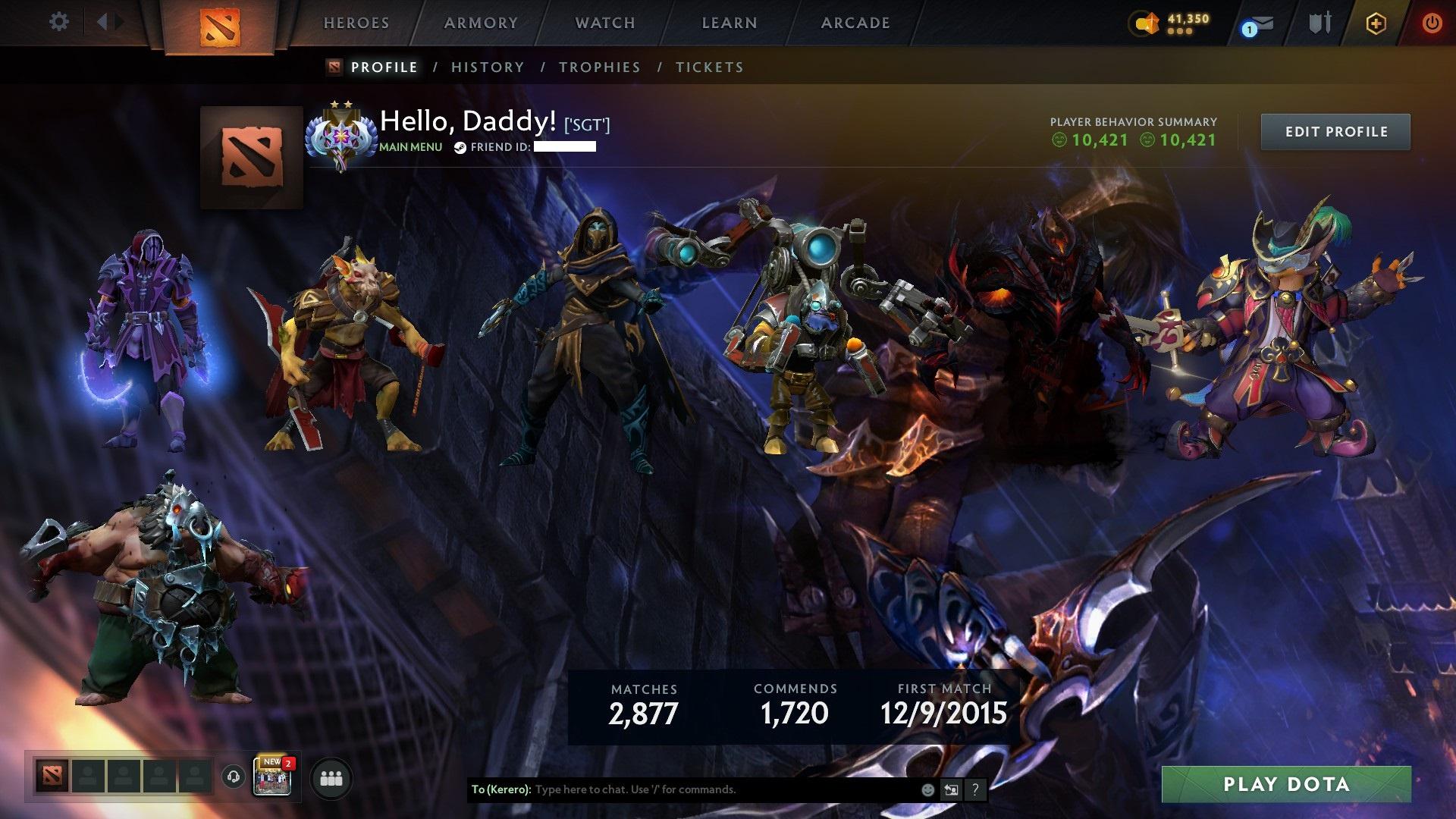Click the emoticon smiley in the chat bar
This screenshot has height=819, width=1456.
click(x=927, y=789)
